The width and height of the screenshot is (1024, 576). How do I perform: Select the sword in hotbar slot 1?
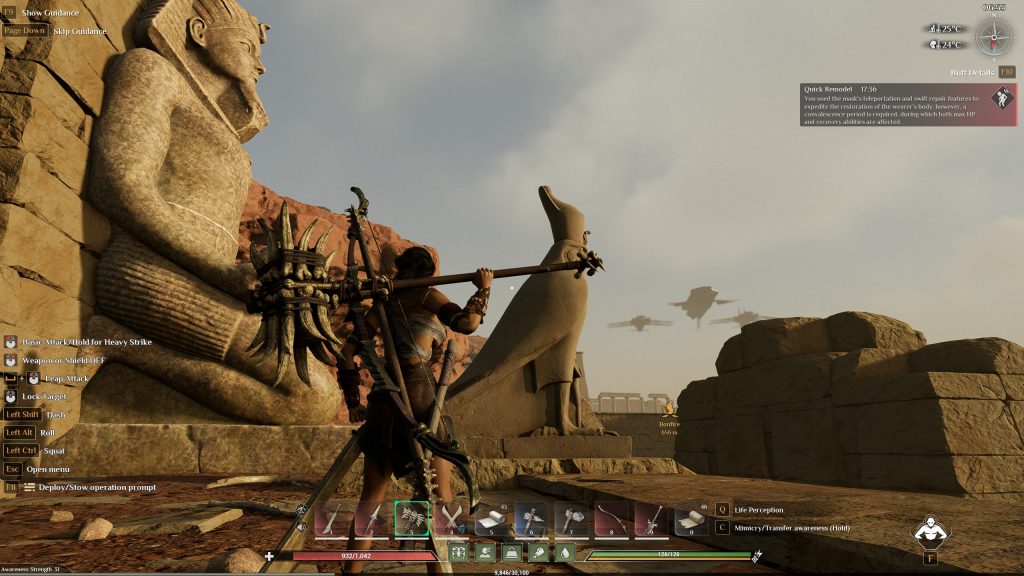coord(331,519)
